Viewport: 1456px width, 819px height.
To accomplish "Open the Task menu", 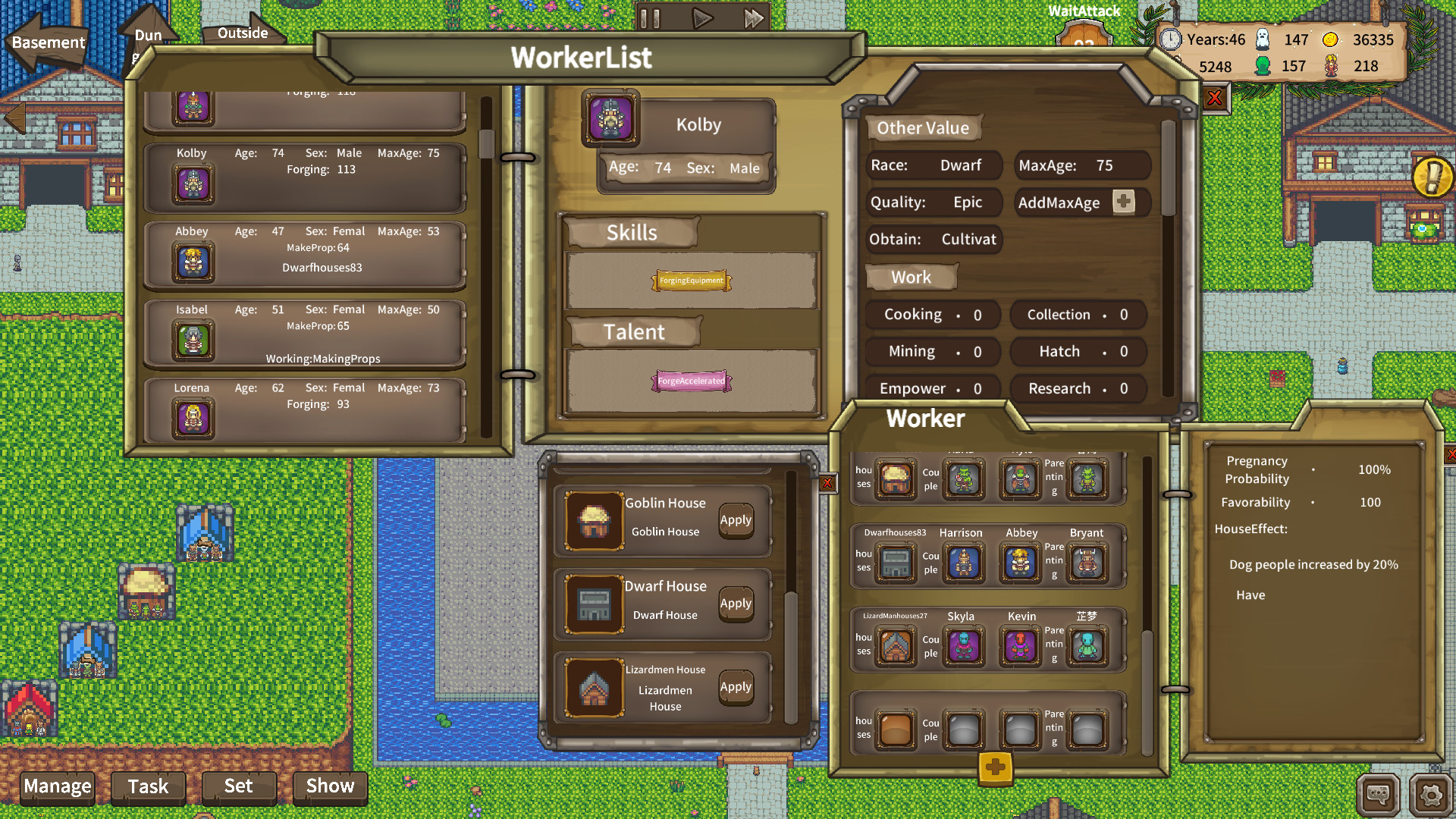I will pyautogui.click(x=148, y=786).
